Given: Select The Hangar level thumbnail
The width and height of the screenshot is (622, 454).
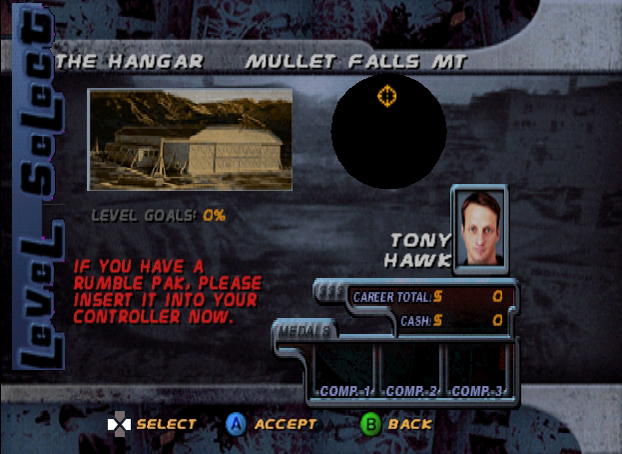Looking at the screenshot, I should point(190,139).
